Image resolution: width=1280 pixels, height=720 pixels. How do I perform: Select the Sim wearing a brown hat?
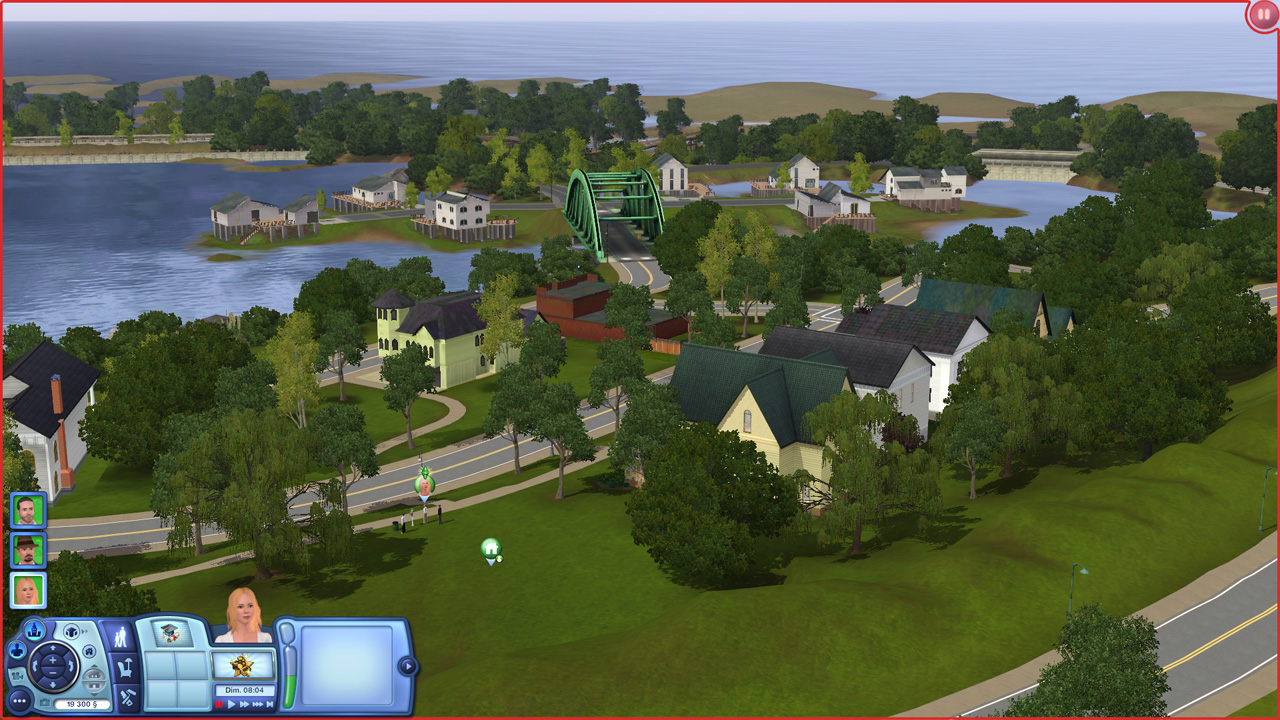pos(28,549)
